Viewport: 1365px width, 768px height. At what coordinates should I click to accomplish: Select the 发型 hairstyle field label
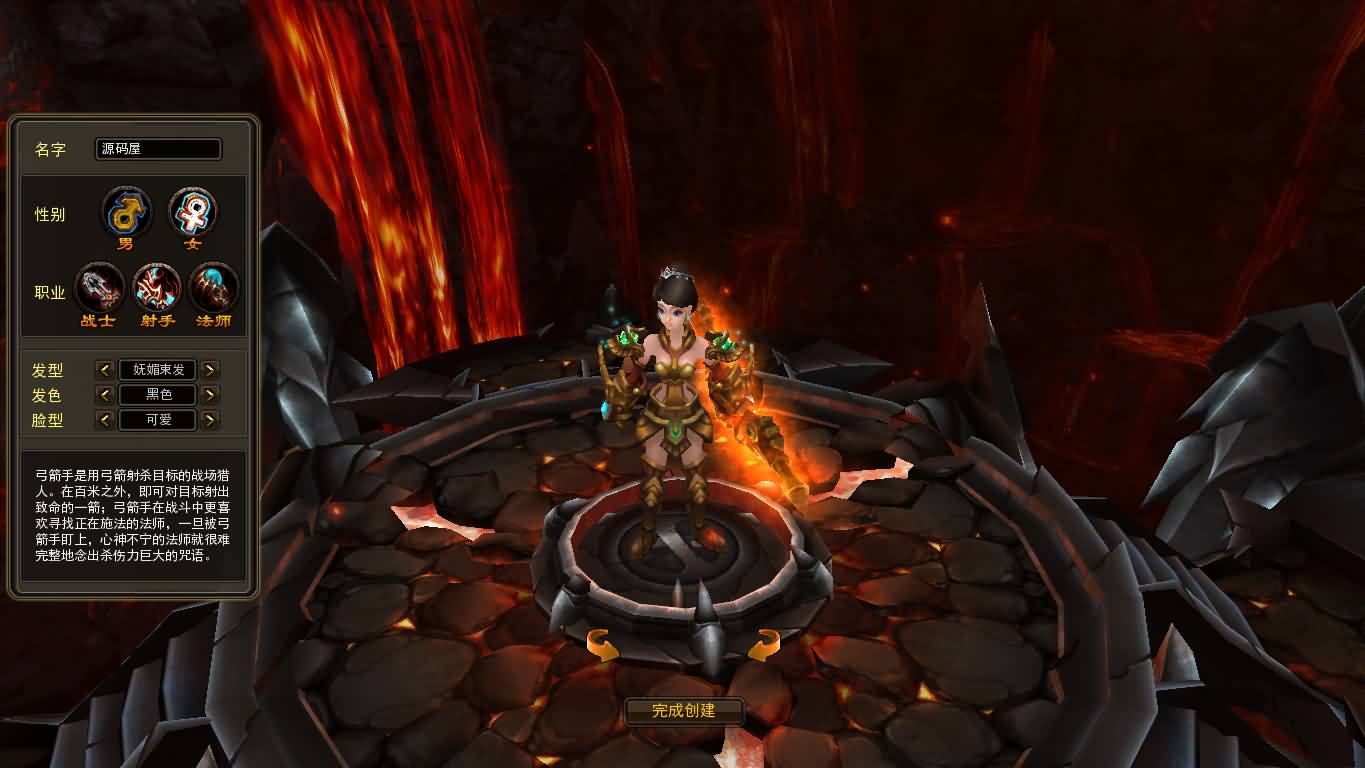point(50,369)
